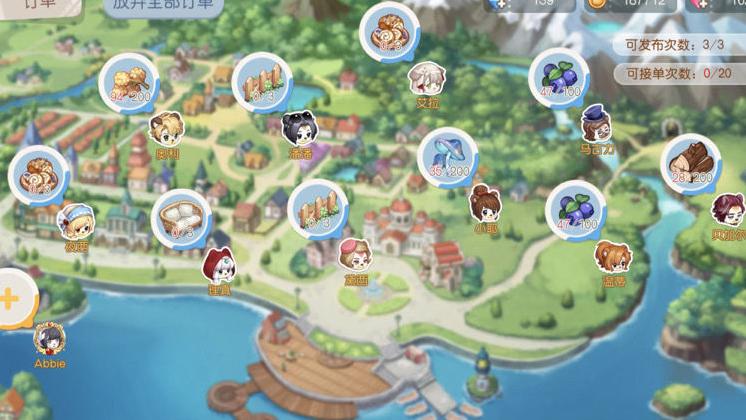This screenshot has width=746, height=420.
Task: Open the bread order above 艾拉
Action: (x=389, y=32)
